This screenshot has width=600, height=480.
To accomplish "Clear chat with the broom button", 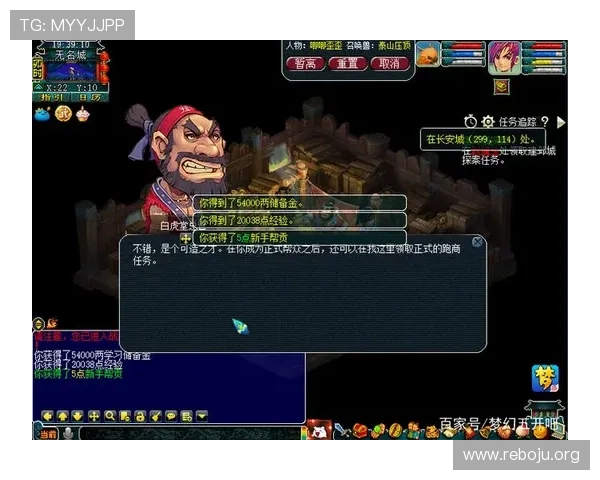I will coord(155,416).
